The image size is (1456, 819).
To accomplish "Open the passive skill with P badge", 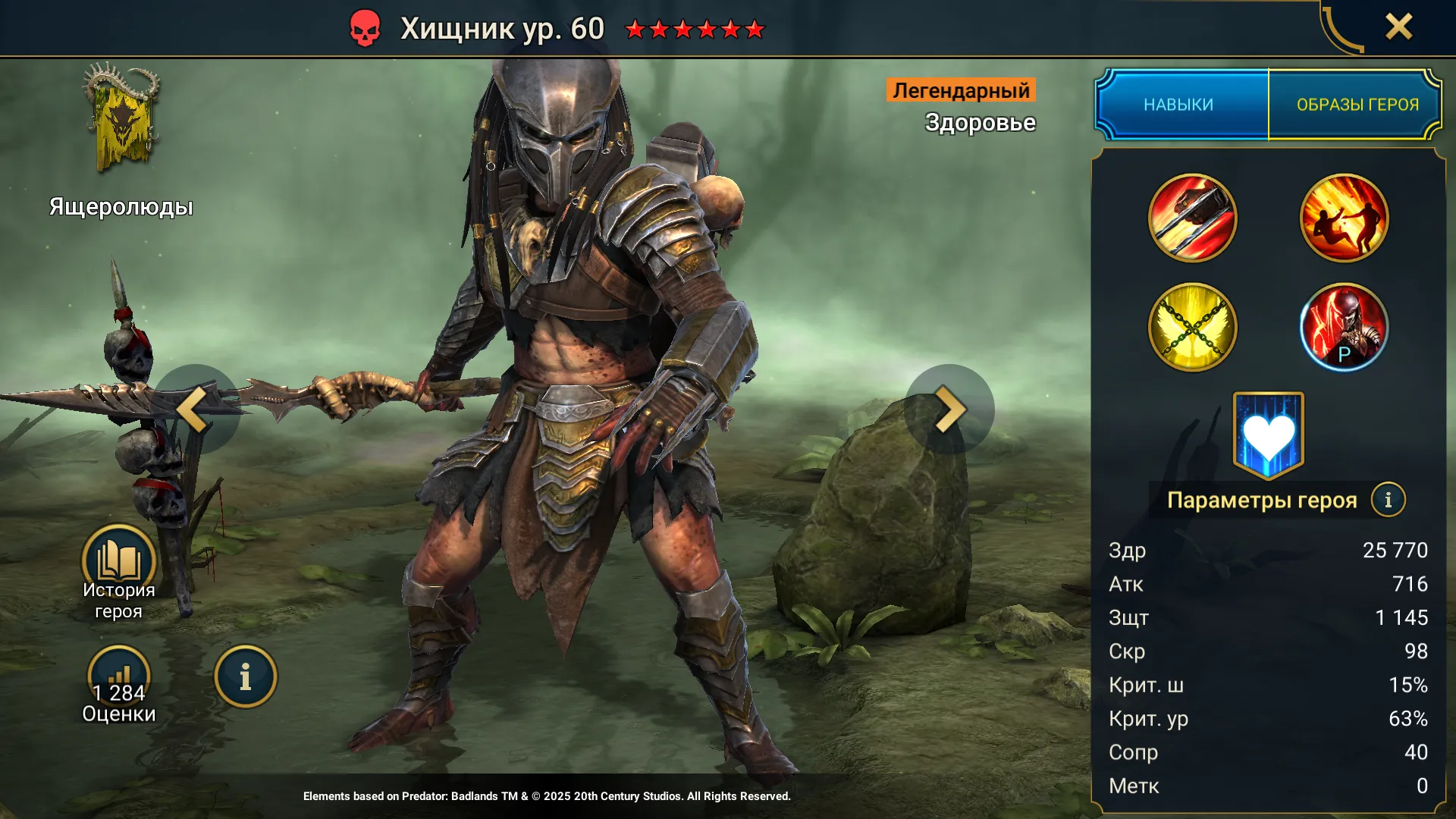I will tap(1344, 327).
